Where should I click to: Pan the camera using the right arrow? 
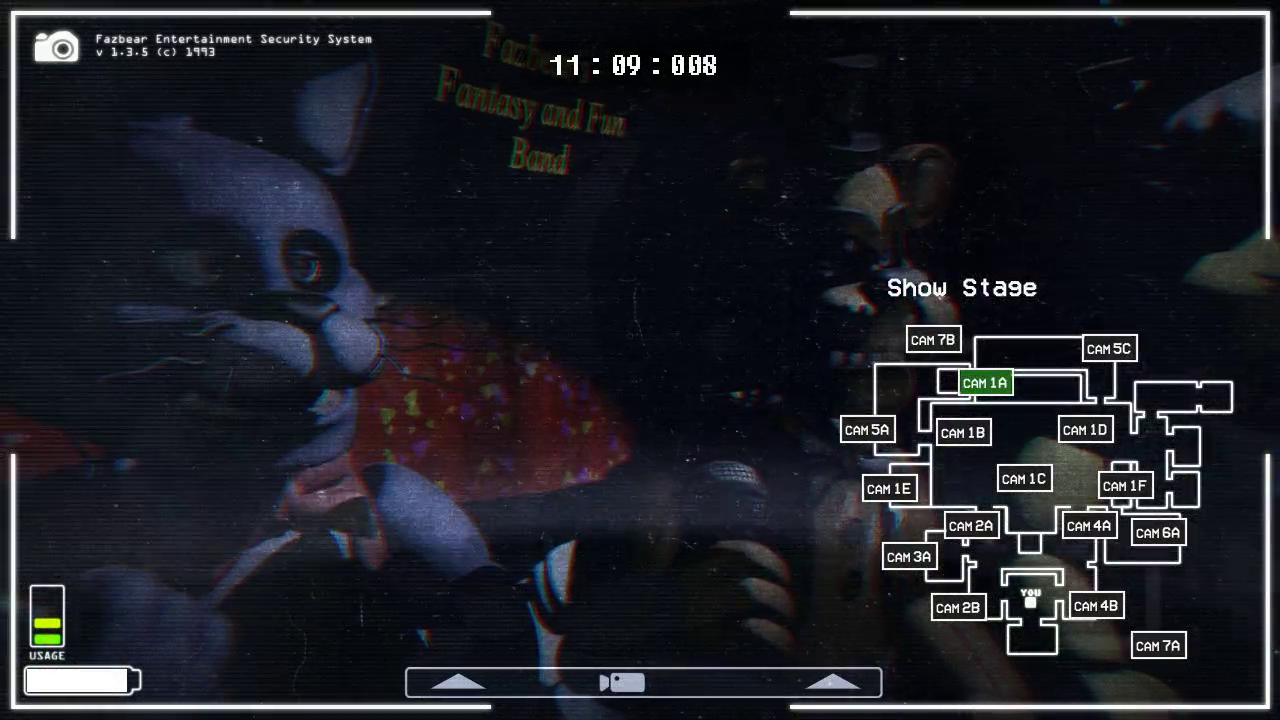[831, 681]
